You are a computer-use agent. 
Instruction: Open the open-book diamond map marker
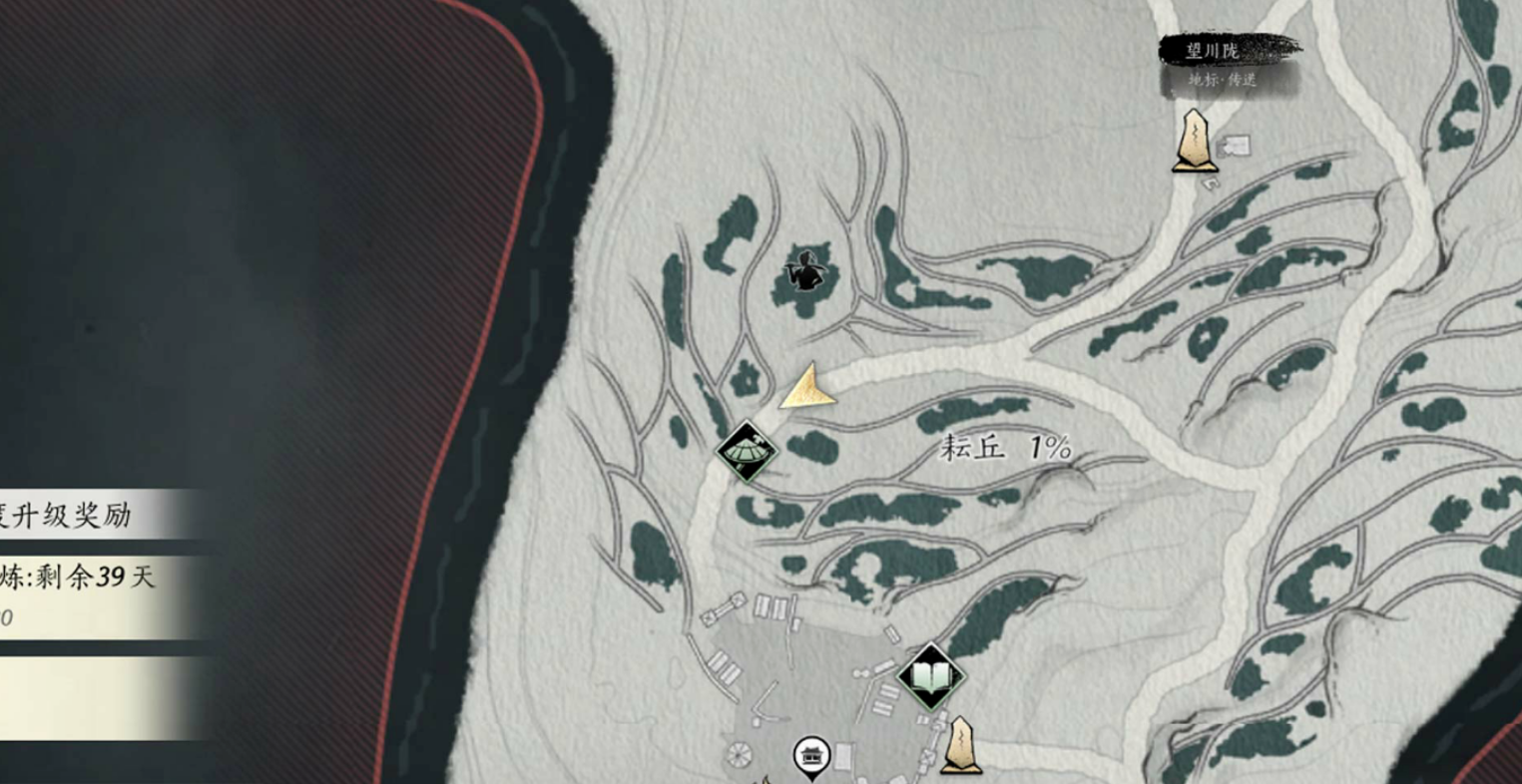click(930, 677)
